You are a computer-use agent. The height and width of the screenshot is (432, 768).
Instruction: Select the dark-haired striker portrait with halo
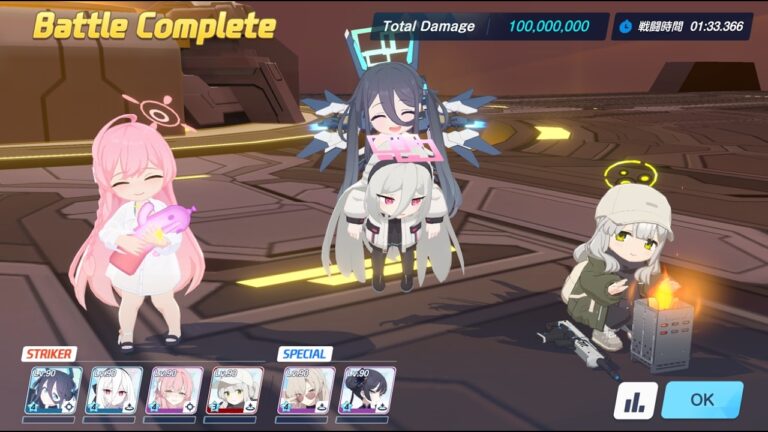54,390
